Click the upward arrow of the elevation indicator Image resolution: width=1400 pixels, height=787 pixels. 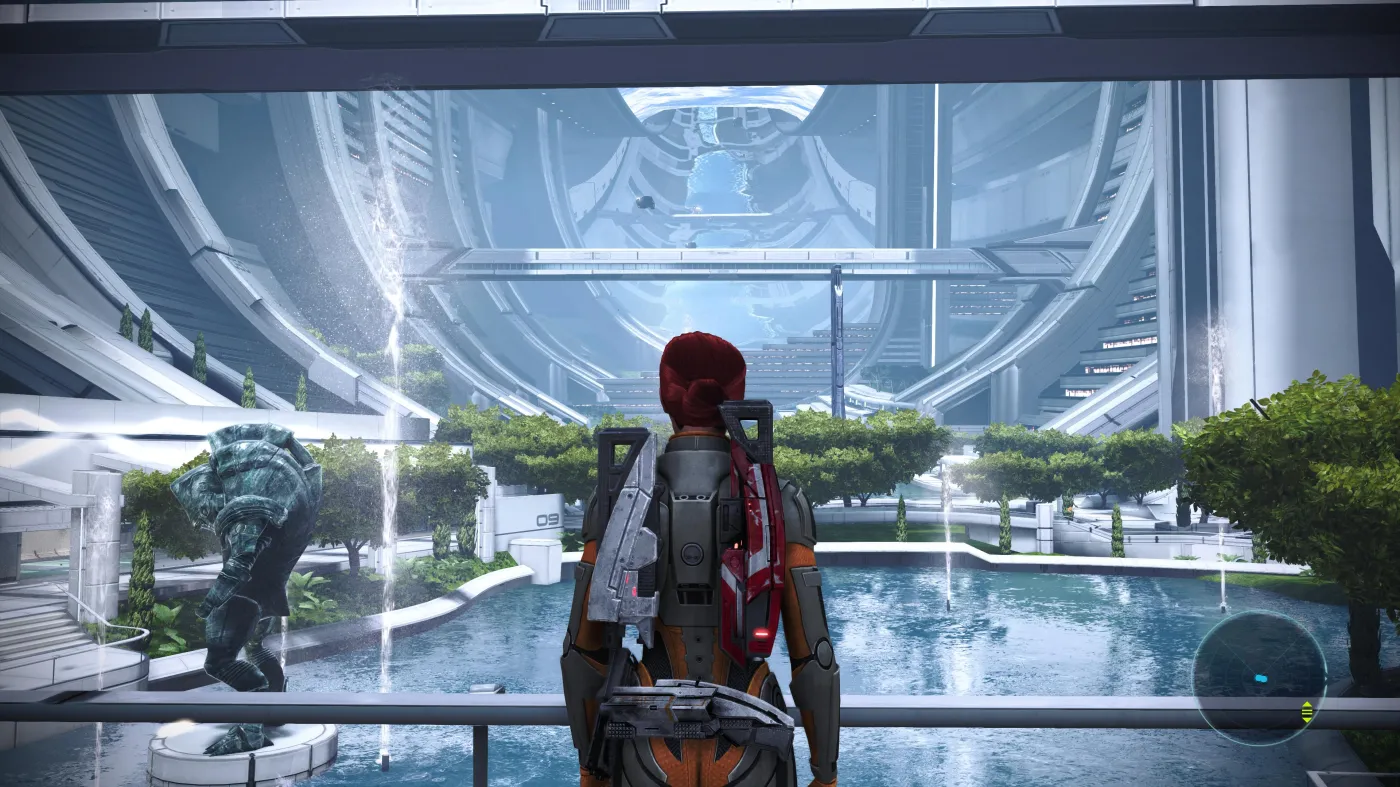[1307, 704]
